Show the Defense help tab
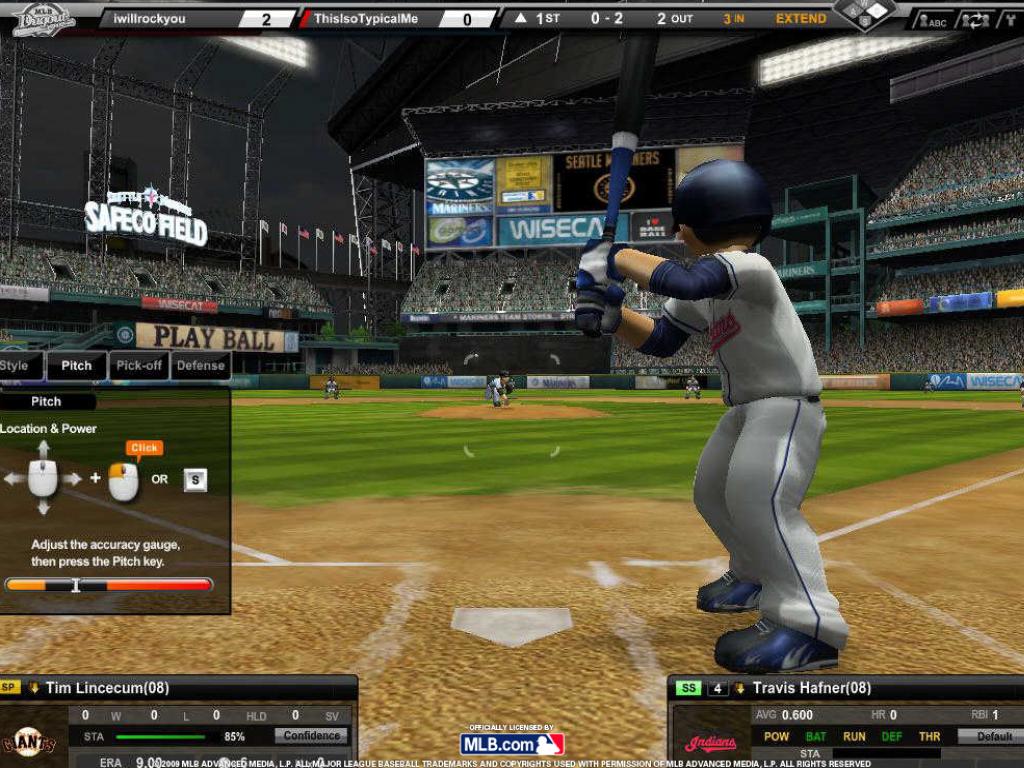 pos(200,366)
